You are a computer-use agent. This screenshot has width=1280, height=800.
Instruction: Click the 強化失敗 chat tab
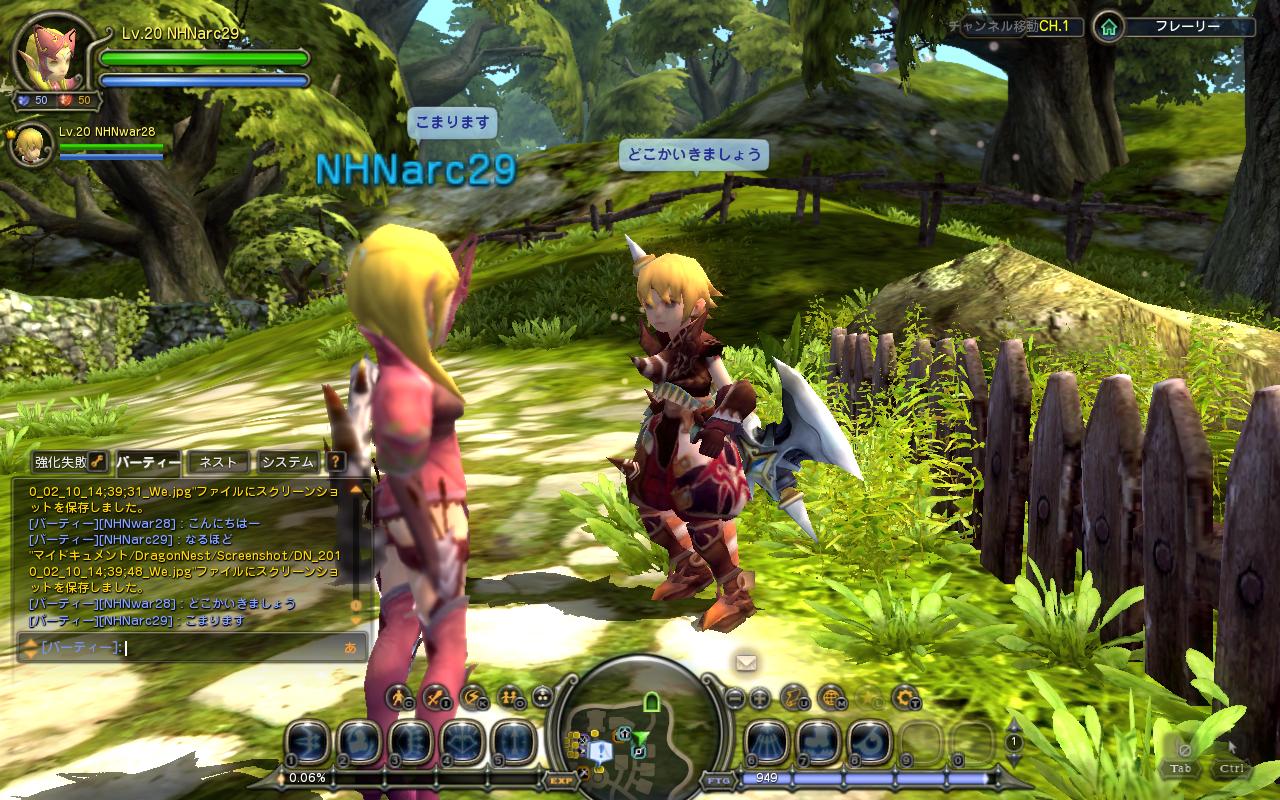(62, 462)
